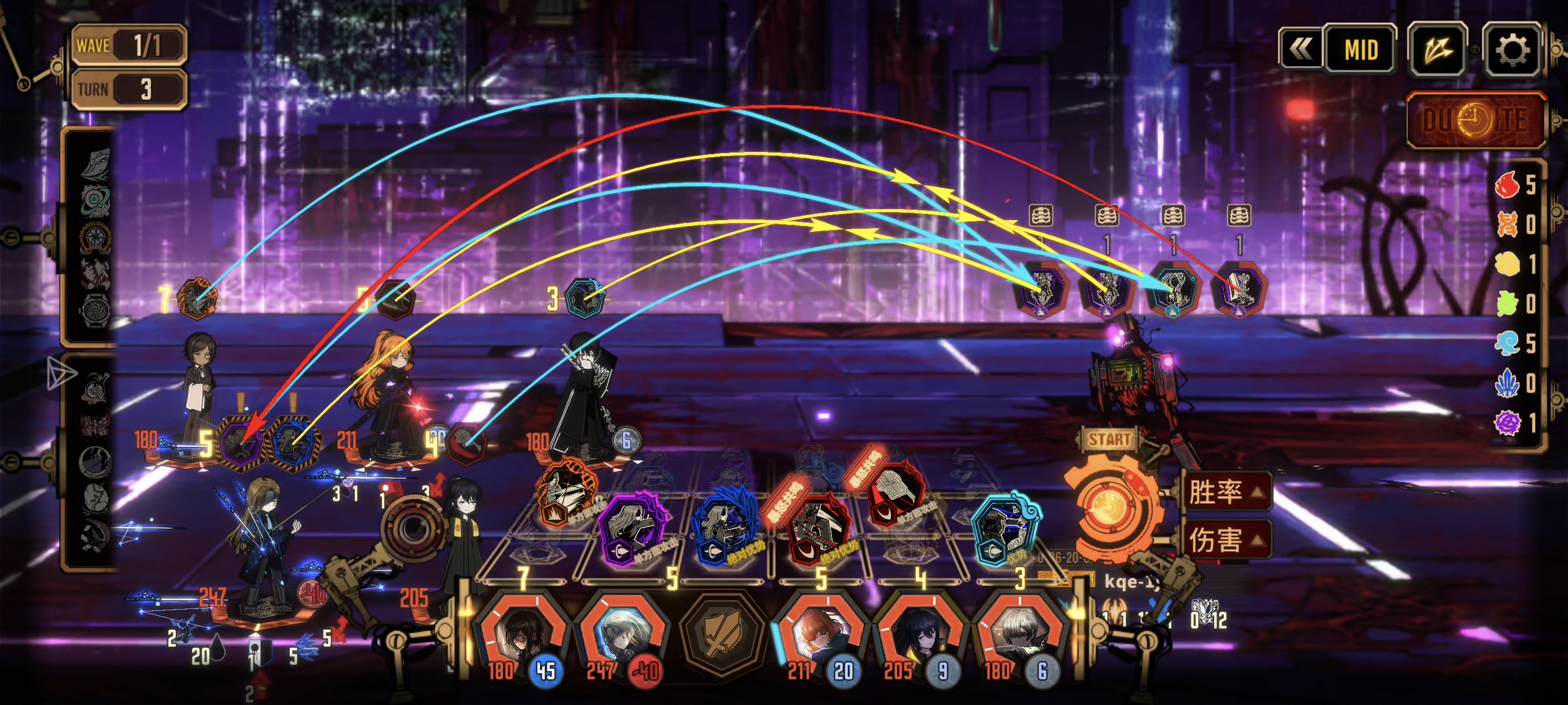Toggle the MID speed button
1568x705 pixels.
1360,50
